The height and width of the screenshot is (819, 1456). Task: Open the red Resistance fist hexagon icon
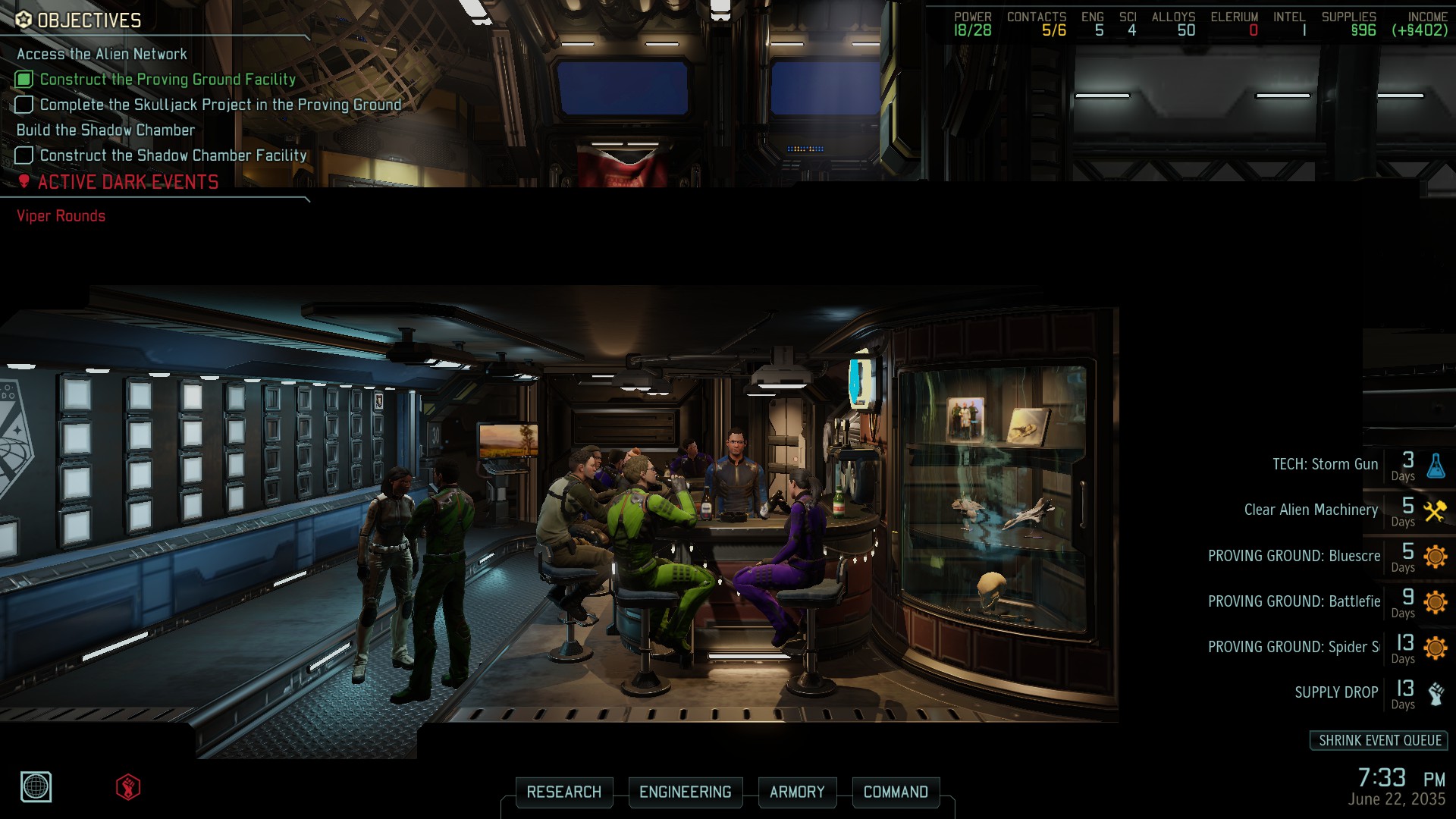click(127, 786)
